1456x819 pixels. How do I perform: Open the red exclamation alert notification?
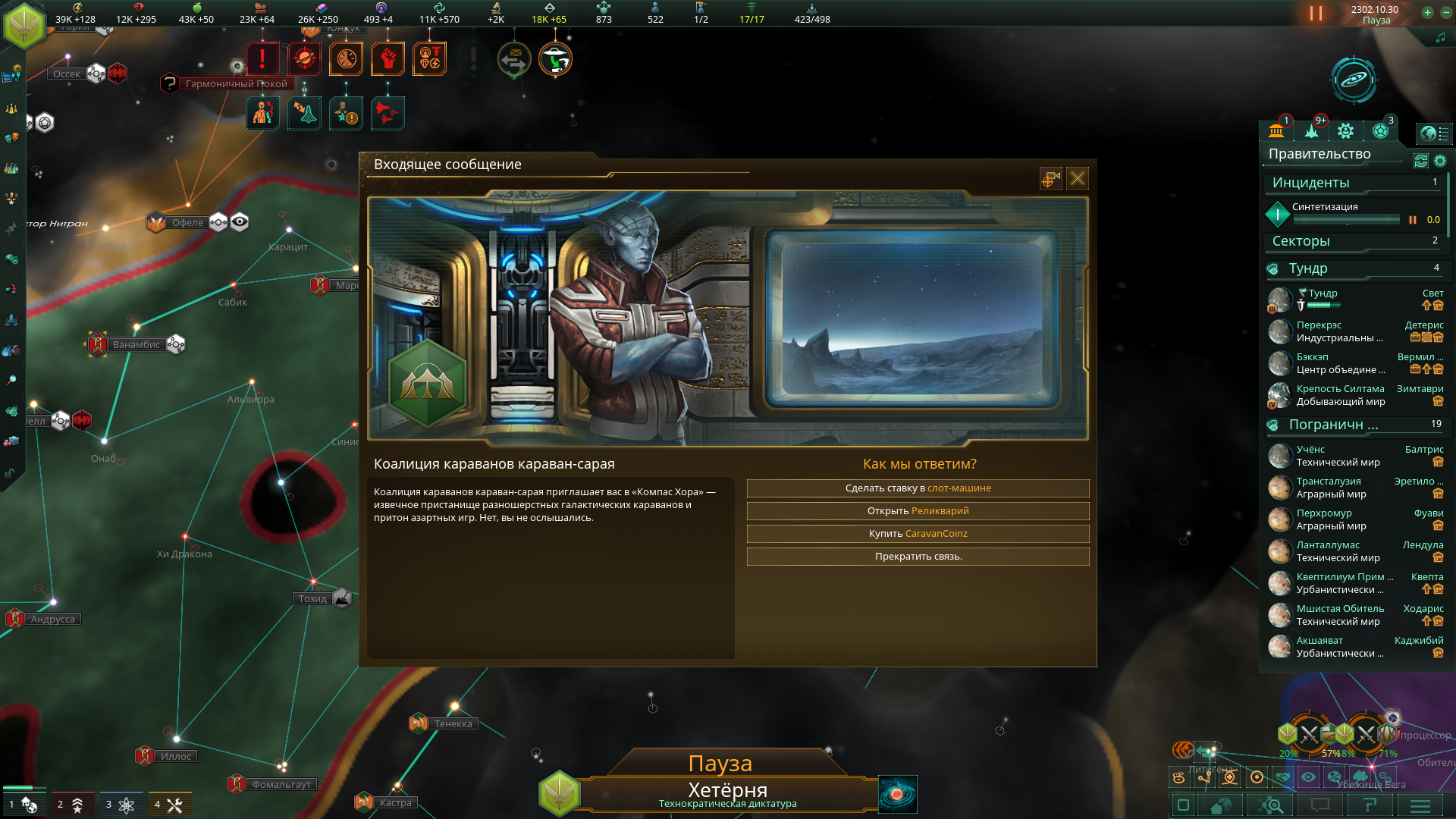point(262,58)
